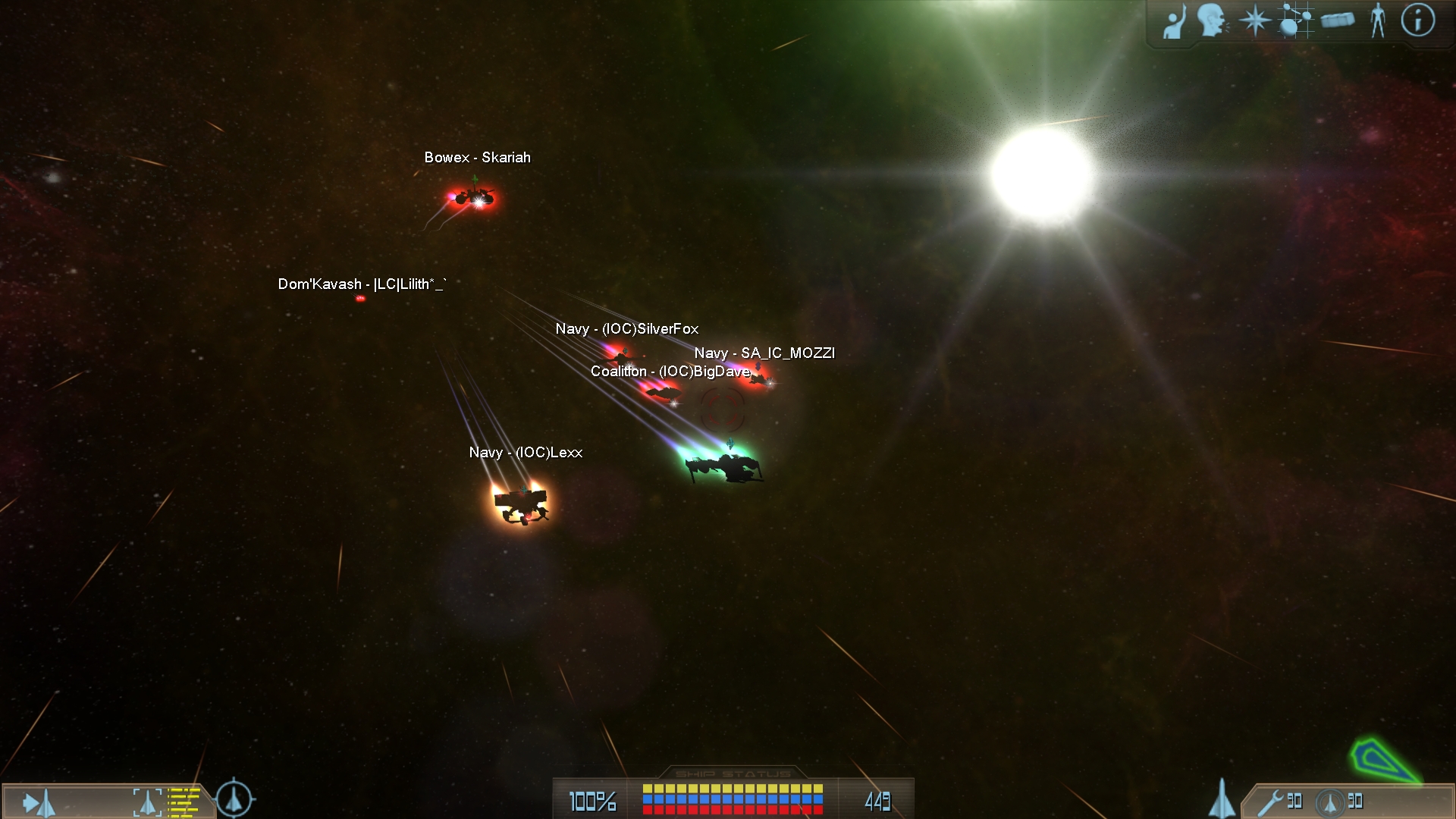The height and width of the screenshot is (819, 1456).
Task: Open the cargo container inventory icon
Action: point(1338,20)
